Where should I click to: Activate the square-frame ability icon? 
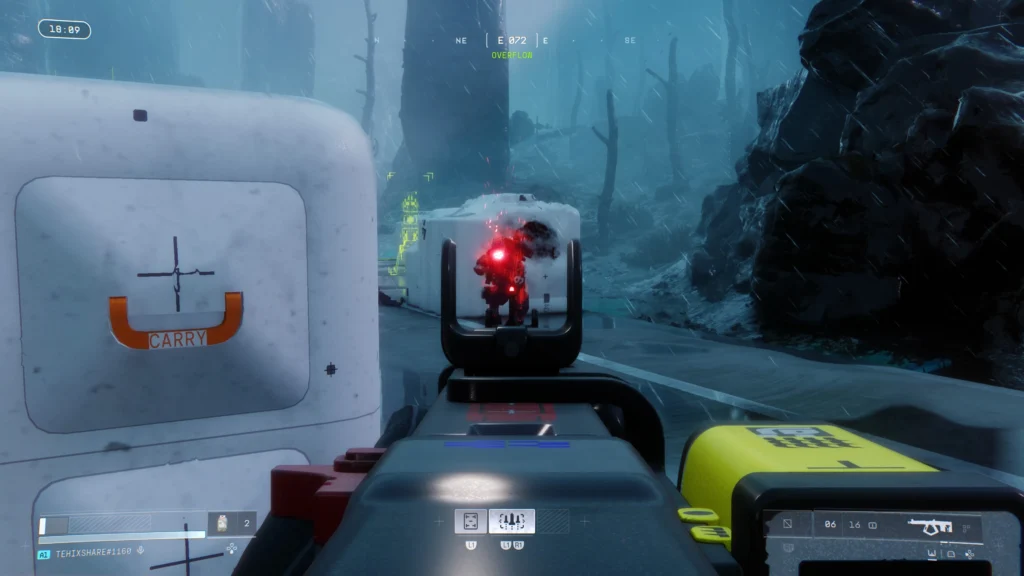click(x=471, y=521)
